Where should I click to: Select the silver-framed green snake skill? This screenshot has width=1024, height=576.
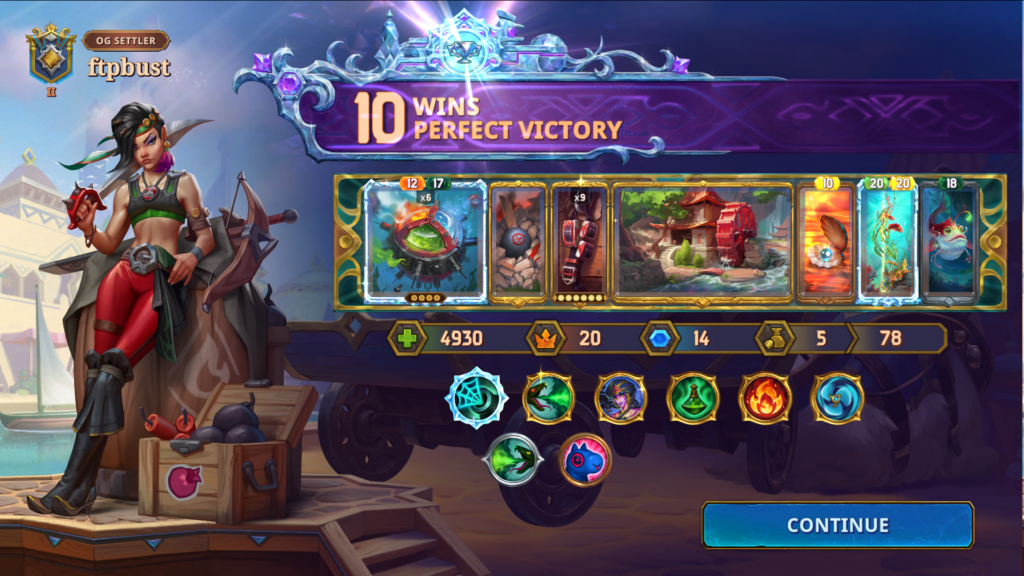pyautogui.click(x=512, y=460)
